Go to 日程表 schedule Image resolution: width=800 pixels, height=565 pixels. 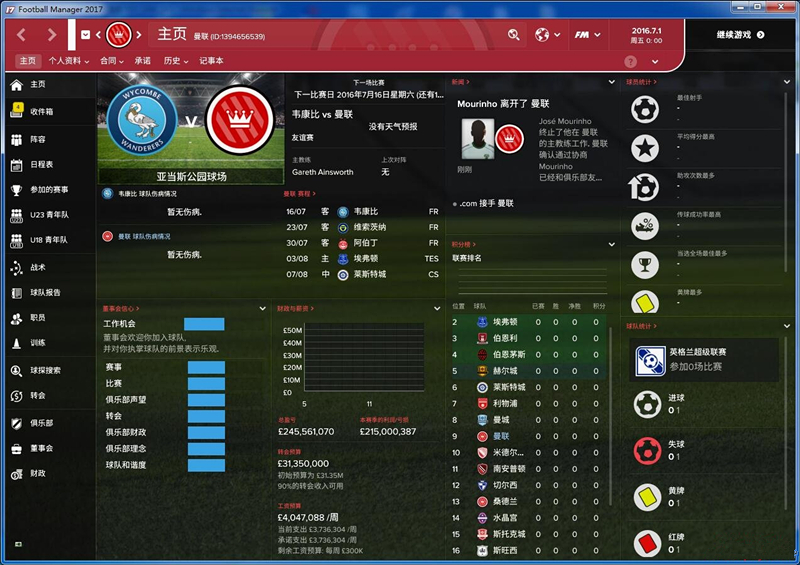41,164
